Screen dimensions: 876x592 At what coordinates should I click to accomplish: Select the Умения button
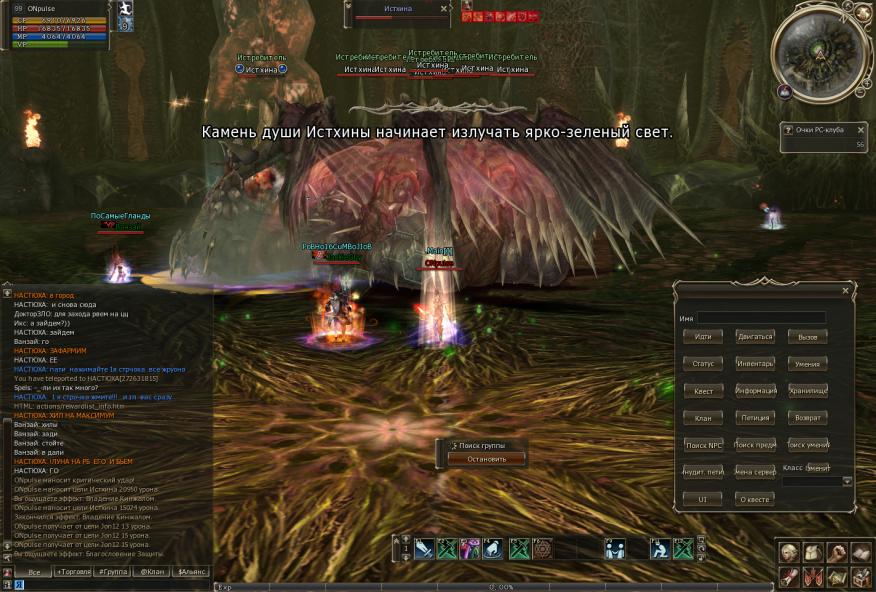pyautogui.click(x=807, y=364)
